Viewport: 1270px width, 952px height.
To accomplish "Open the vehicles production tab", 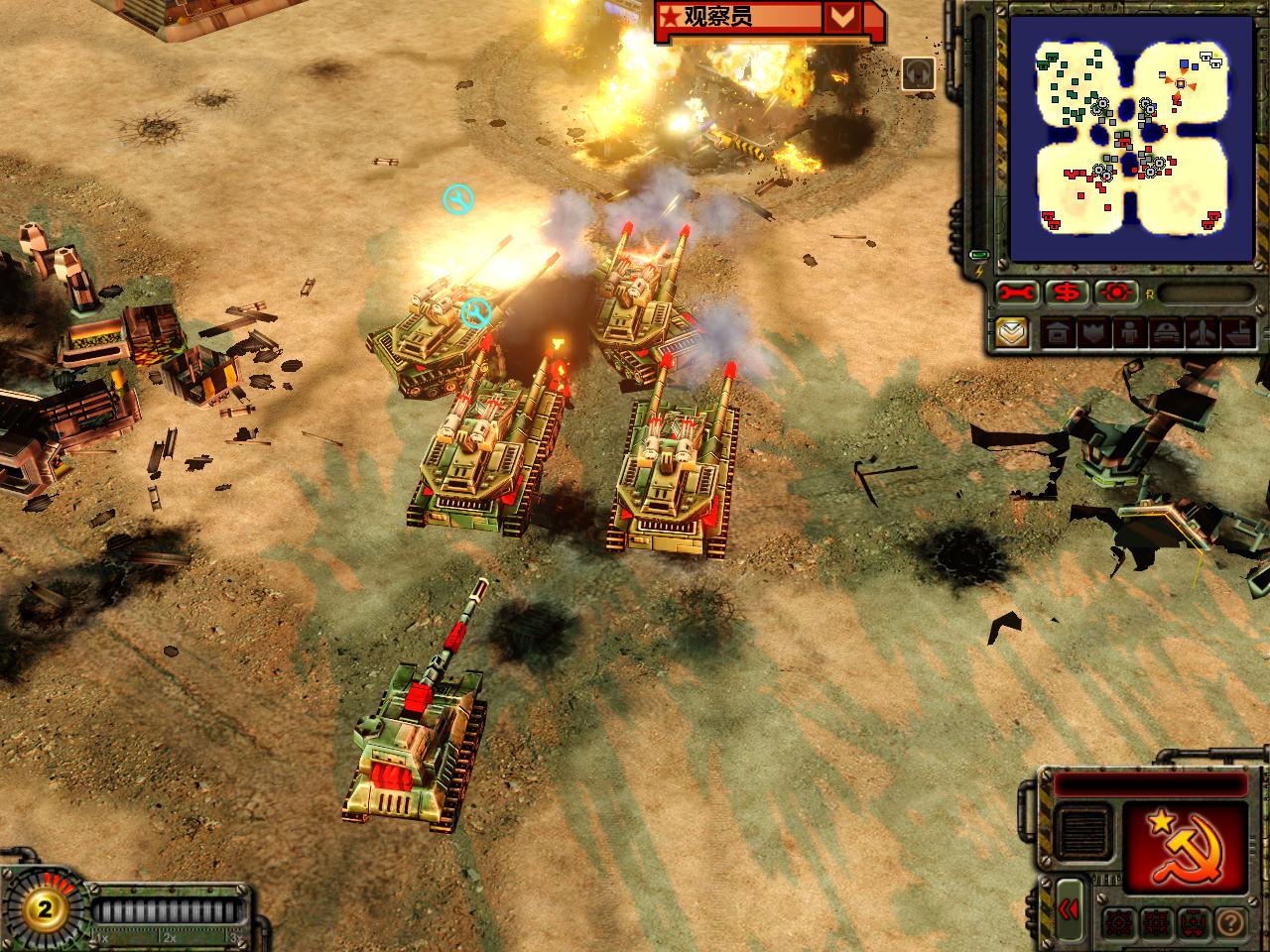I will tap(1164, 333).
